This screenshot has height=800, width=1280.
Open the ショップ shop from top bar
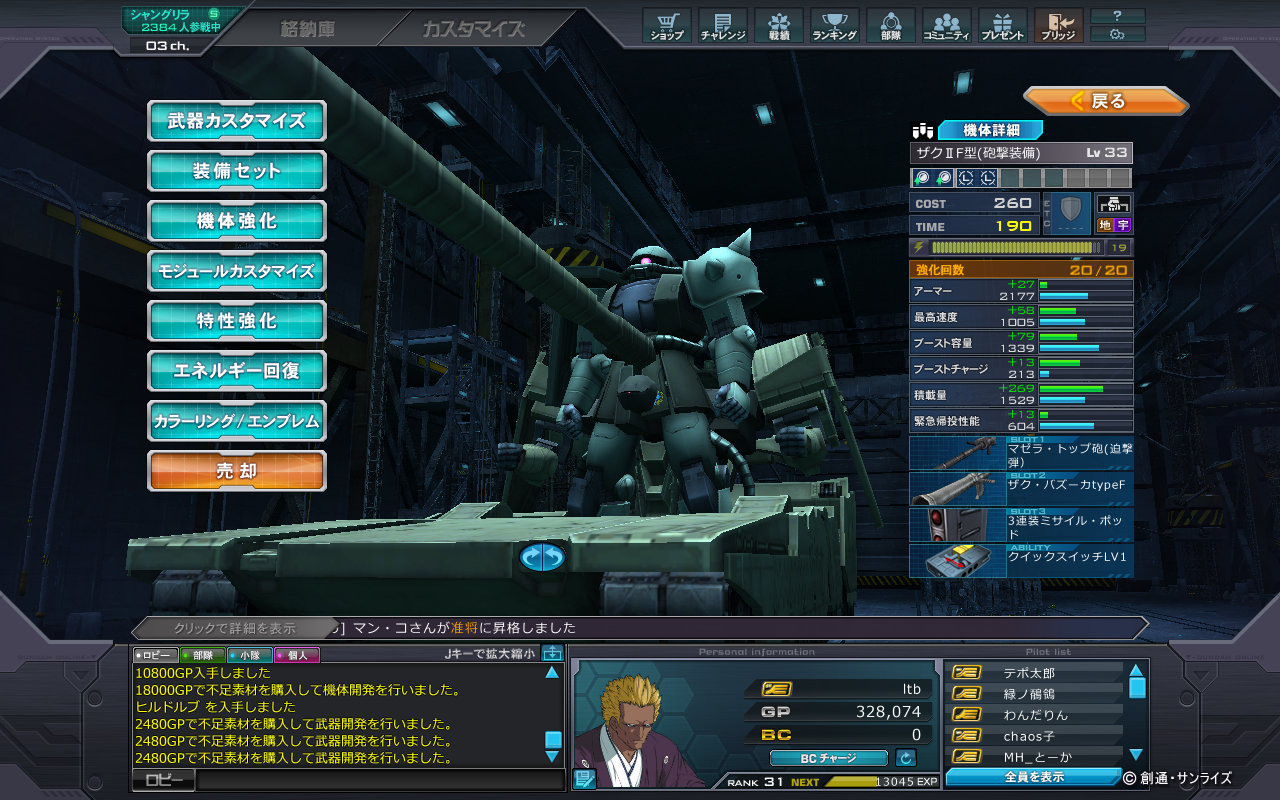click(667, 26)
